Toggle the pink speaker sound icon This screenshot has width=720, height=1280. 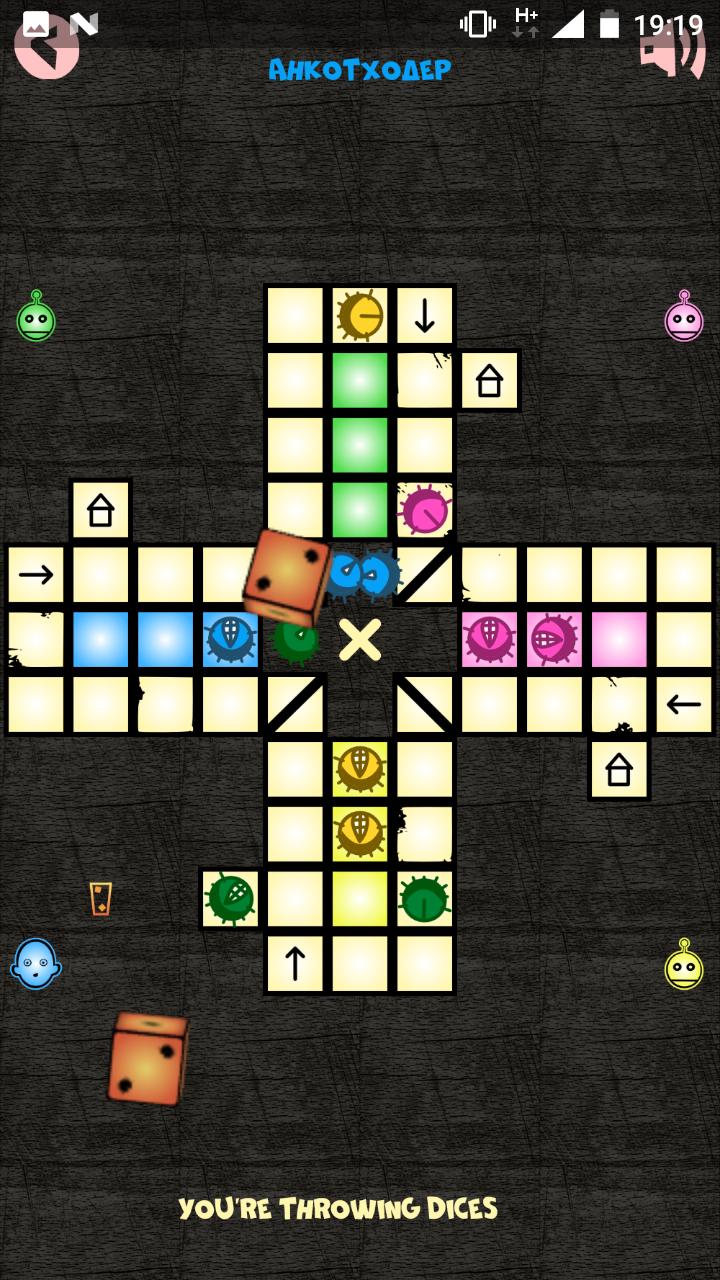pos(672,47)
